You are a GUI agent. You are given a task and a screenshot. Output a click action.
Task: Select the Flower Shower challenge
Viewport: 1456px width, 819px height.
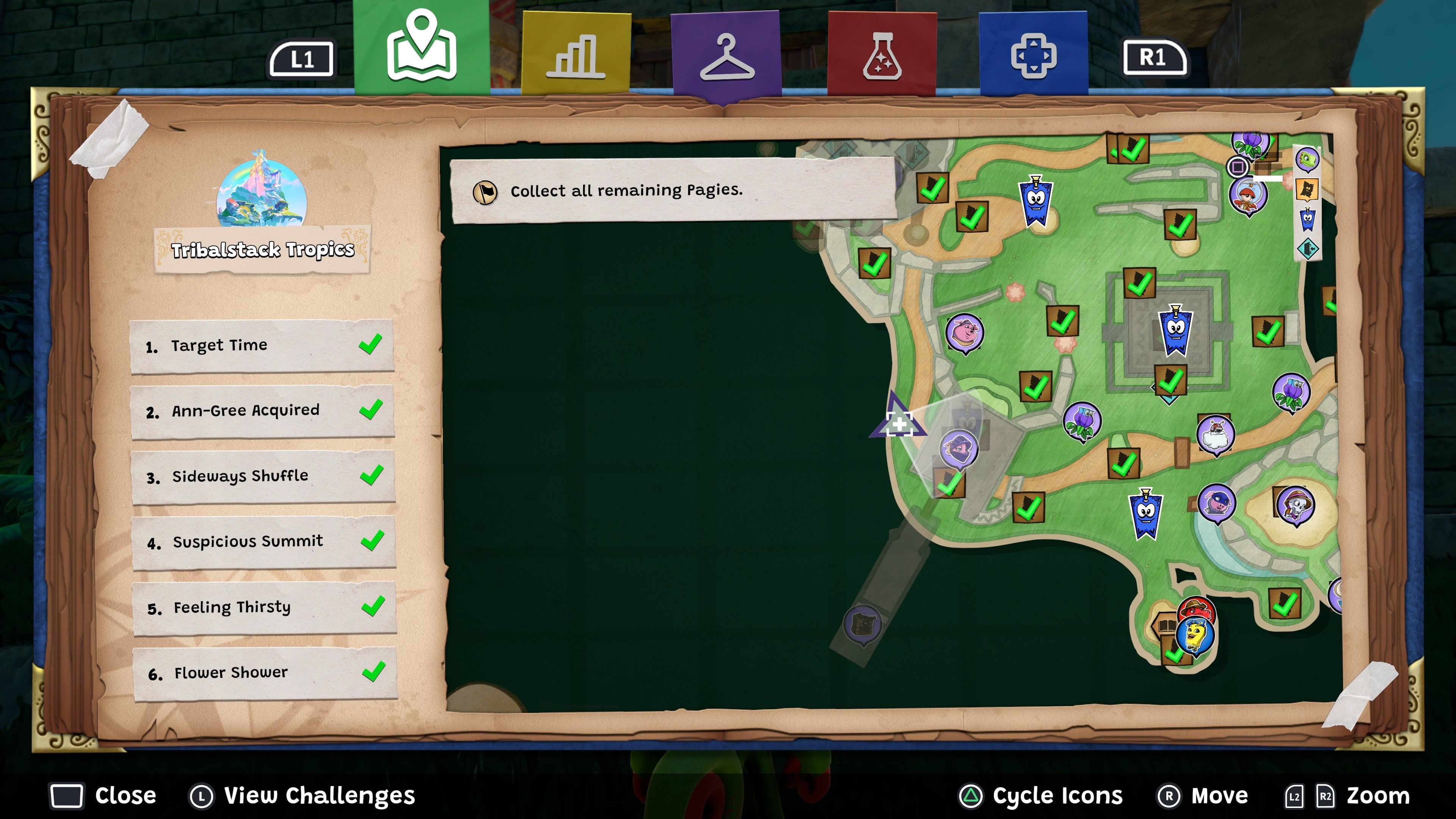coord(265,673)
